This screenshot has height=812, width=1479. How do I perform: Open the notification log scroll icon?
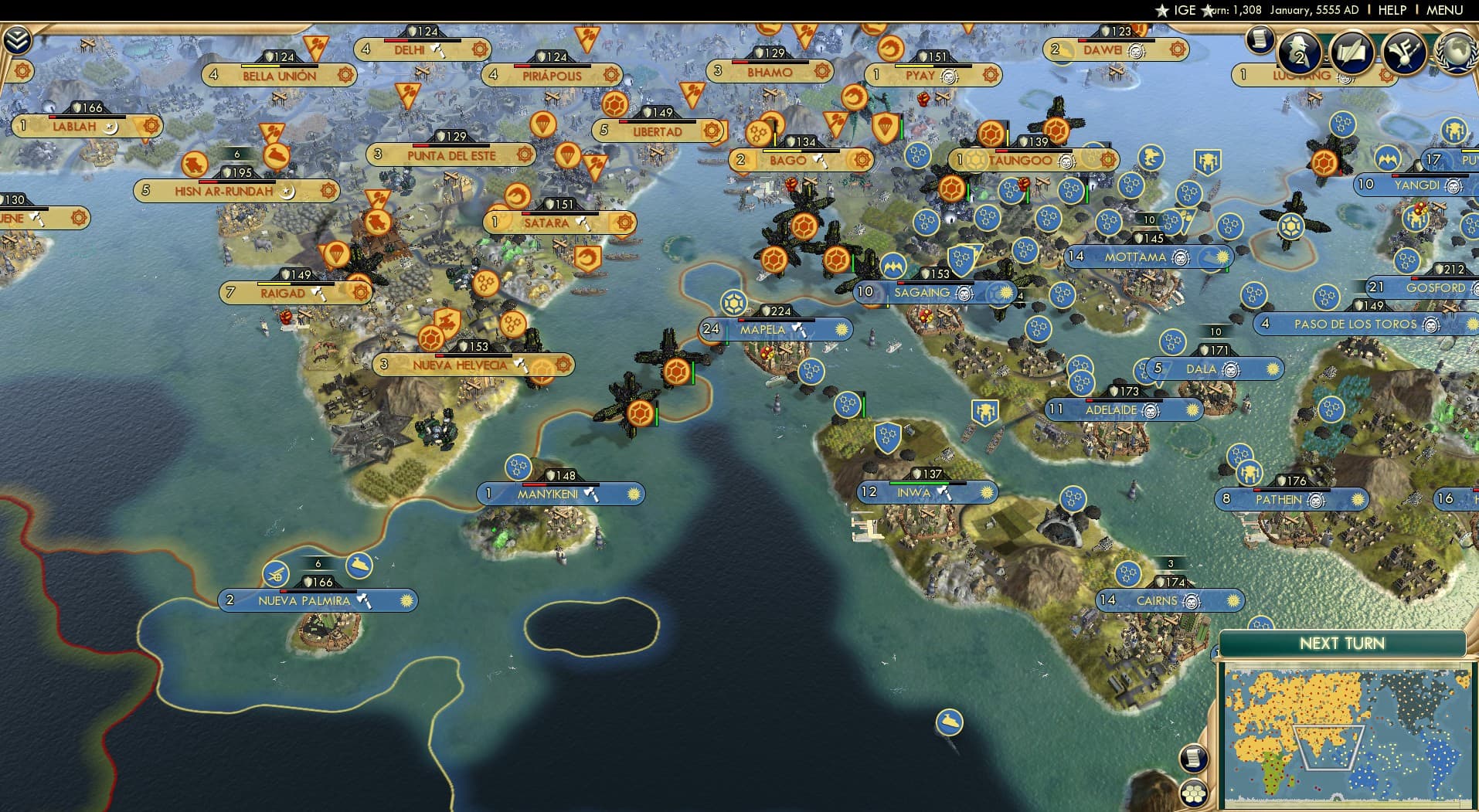tap(1262, 40)
